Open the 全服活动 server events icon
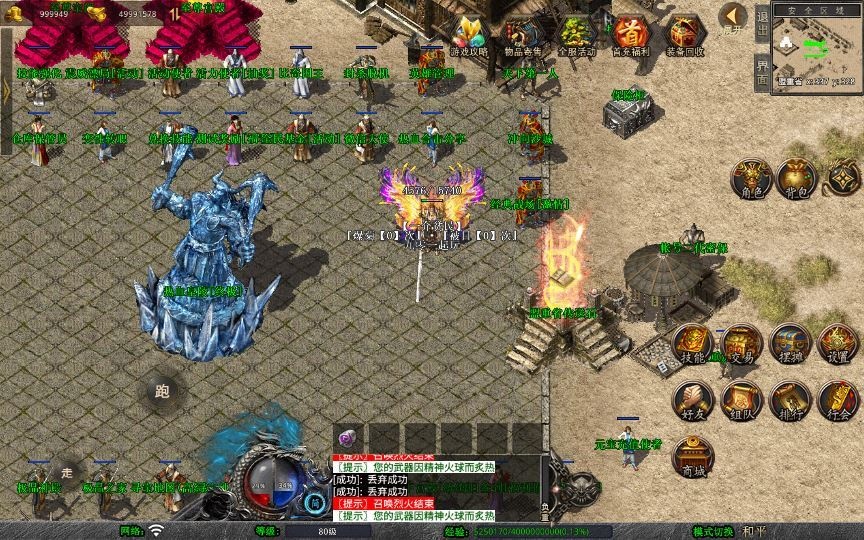 point(575,35)
